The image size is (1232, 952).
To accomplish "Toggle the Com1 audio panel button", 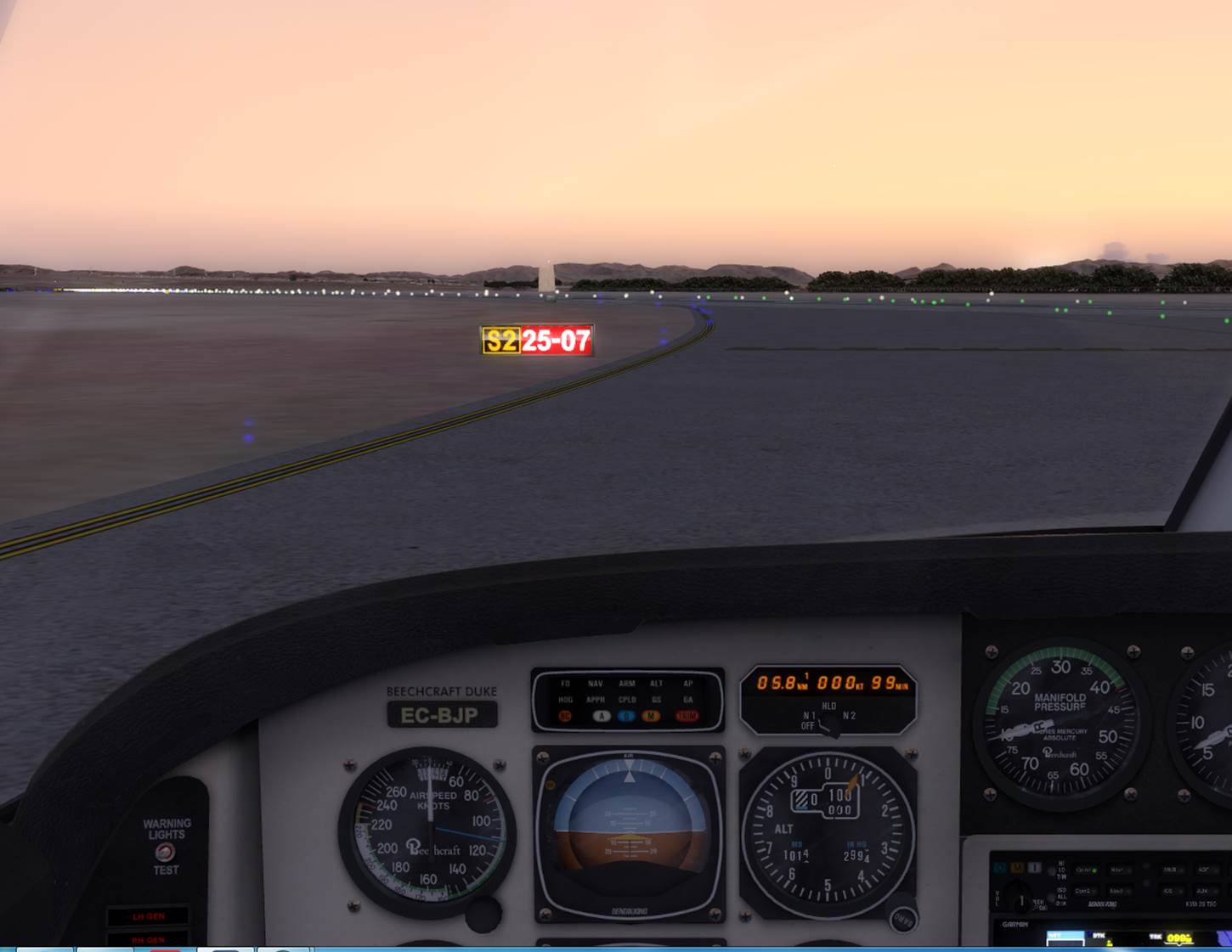I will [1087, 870].
